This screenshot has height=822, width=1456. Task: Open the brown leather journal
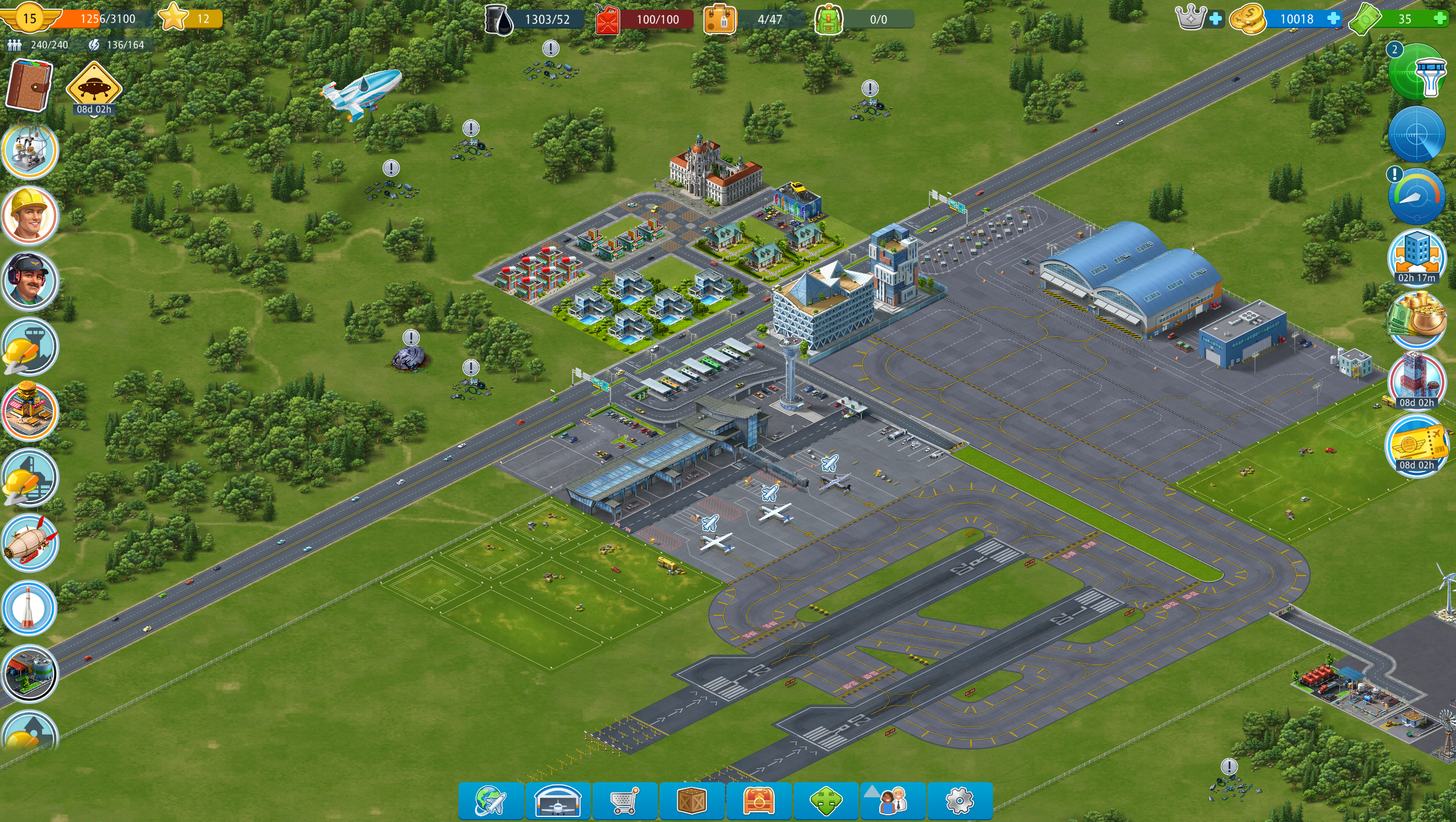tap(29, 84)
